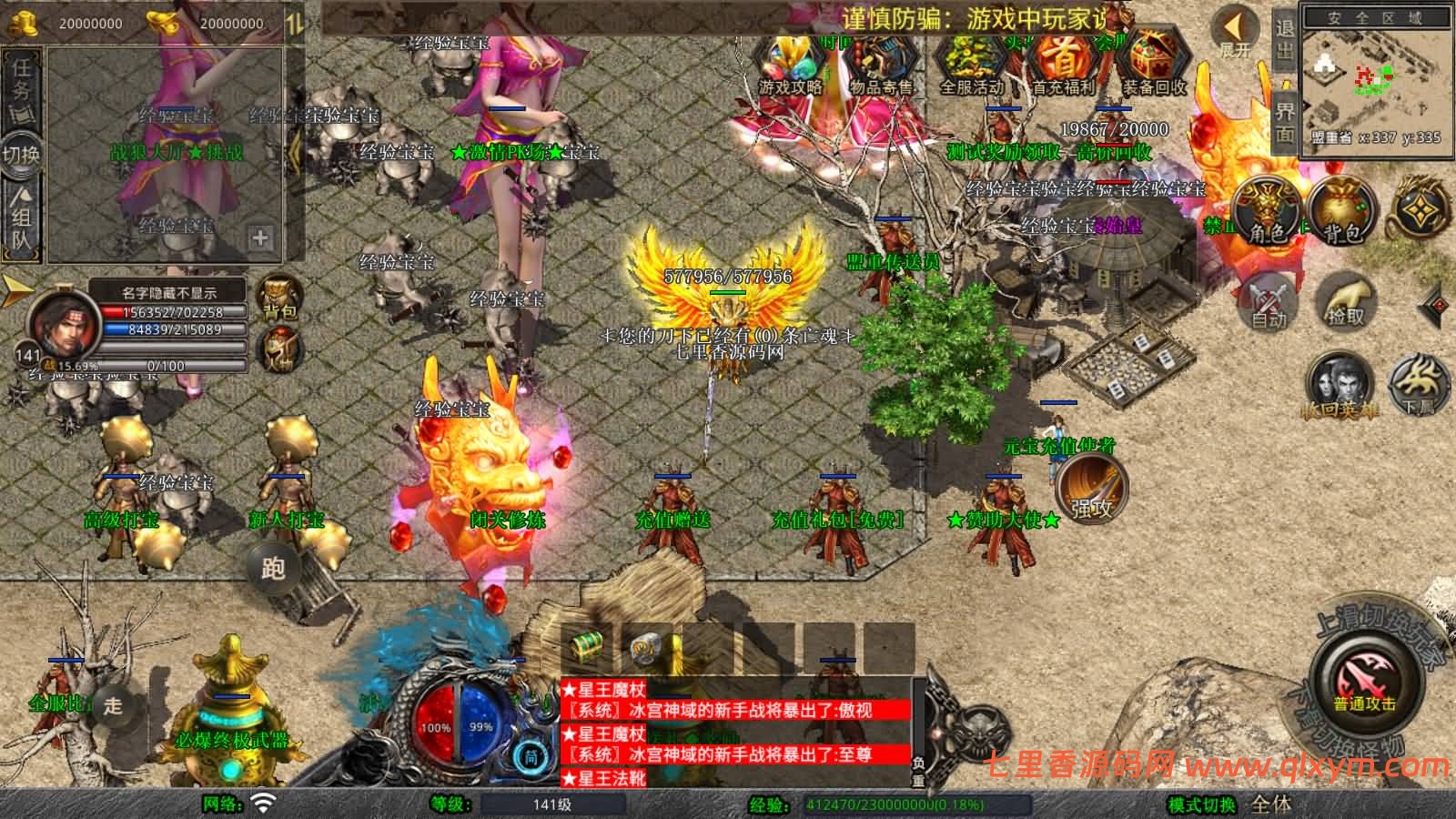Select the green treasure chest hotbar slot
Image resolution: width=1456 pixels, height=819 pixels.
point(588,647)
